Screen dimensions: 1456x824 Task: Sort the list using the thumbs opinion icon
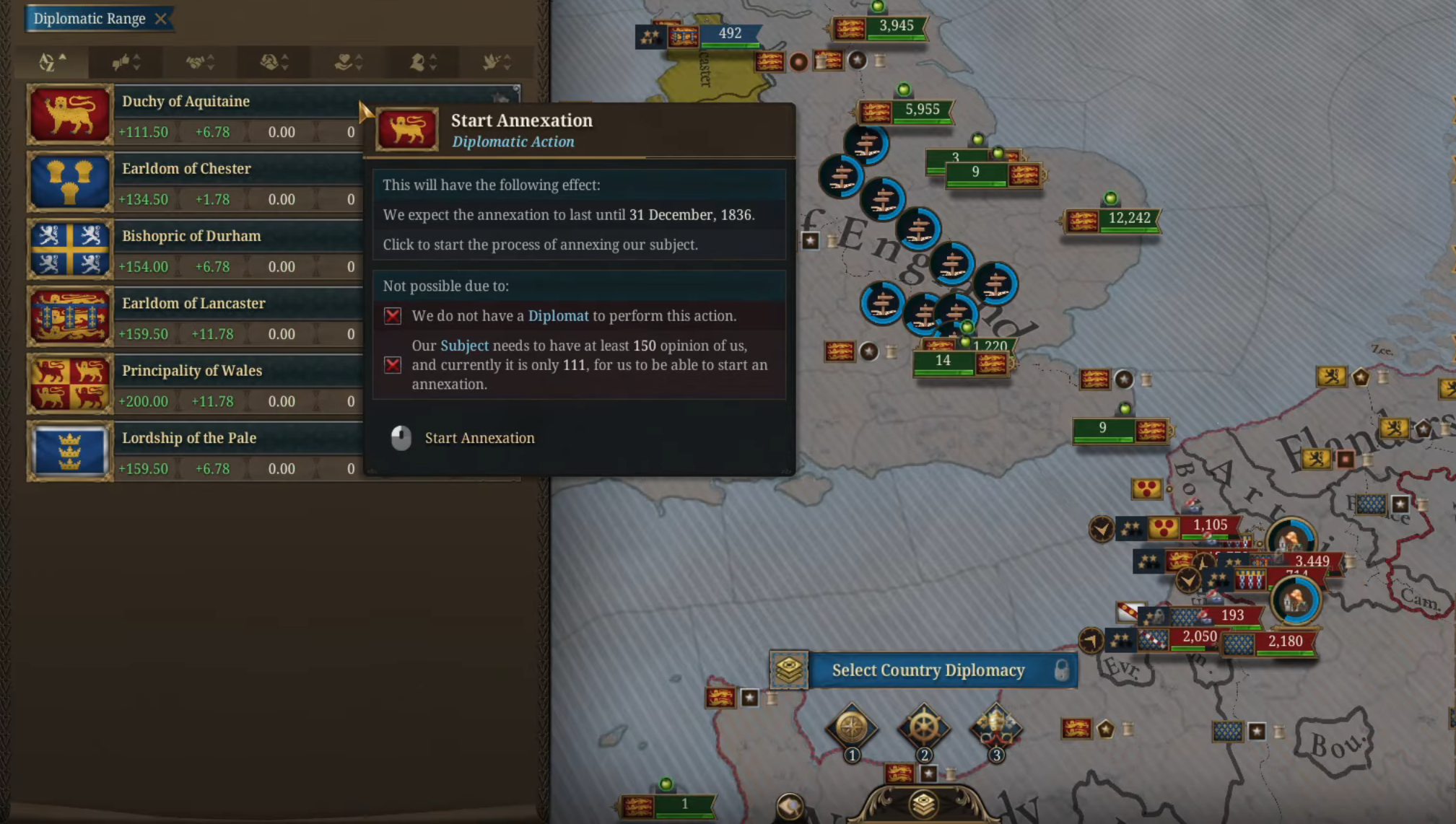(123, 63)
